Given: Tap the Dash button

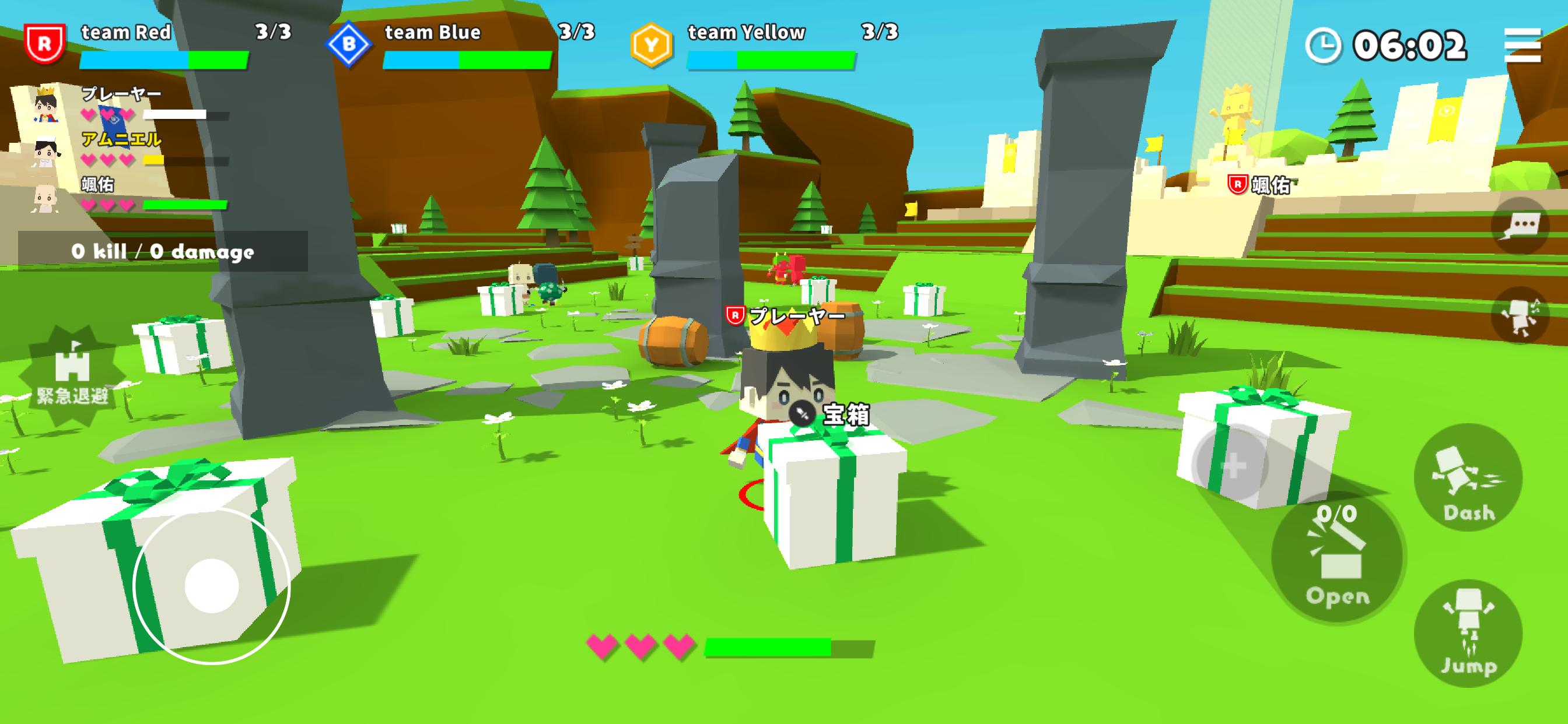Looking at the screenshot, I should (1468, 479).
